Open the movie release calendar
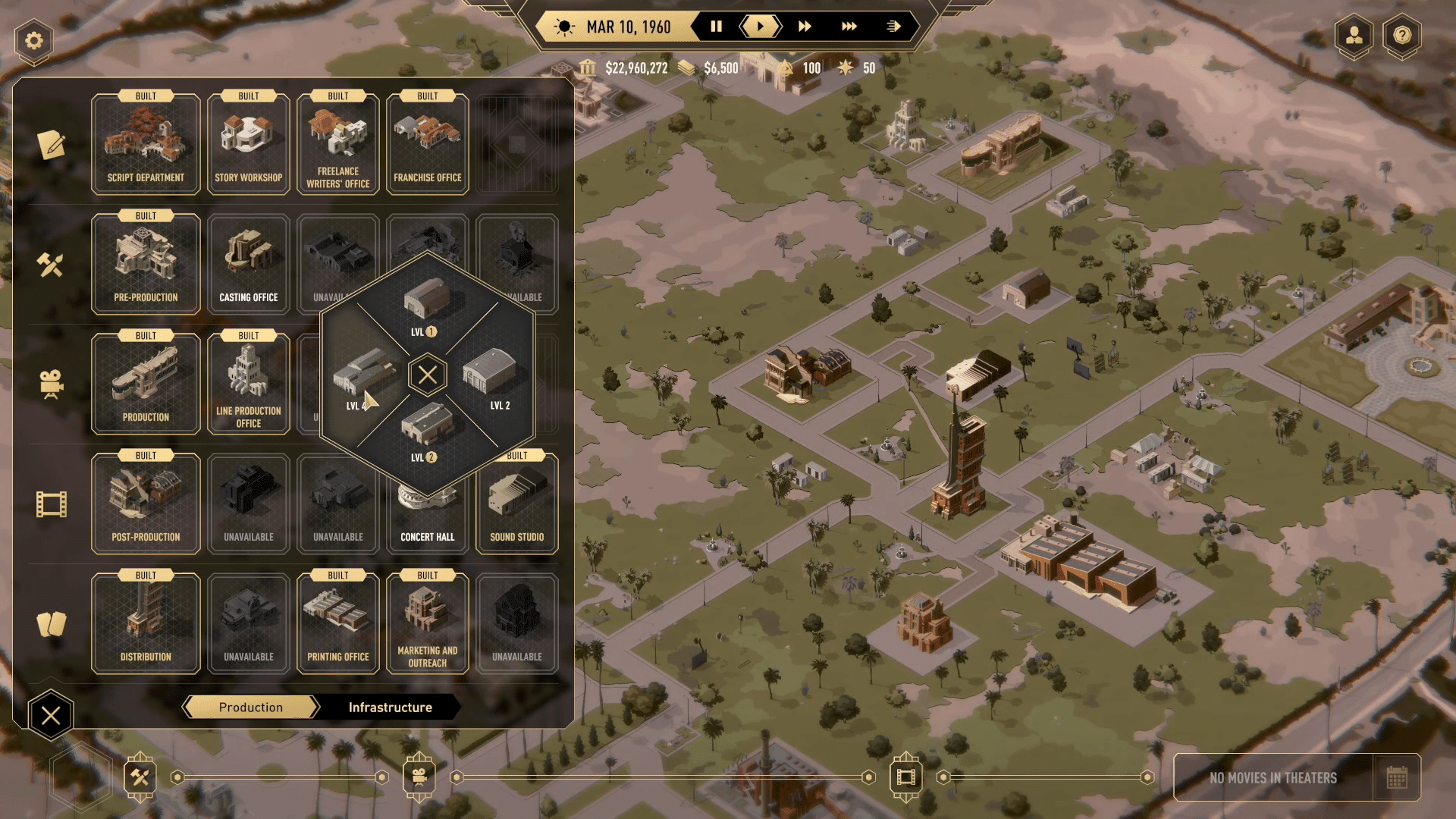This screenshot has height=819, width=1456. click(1396, 777)
